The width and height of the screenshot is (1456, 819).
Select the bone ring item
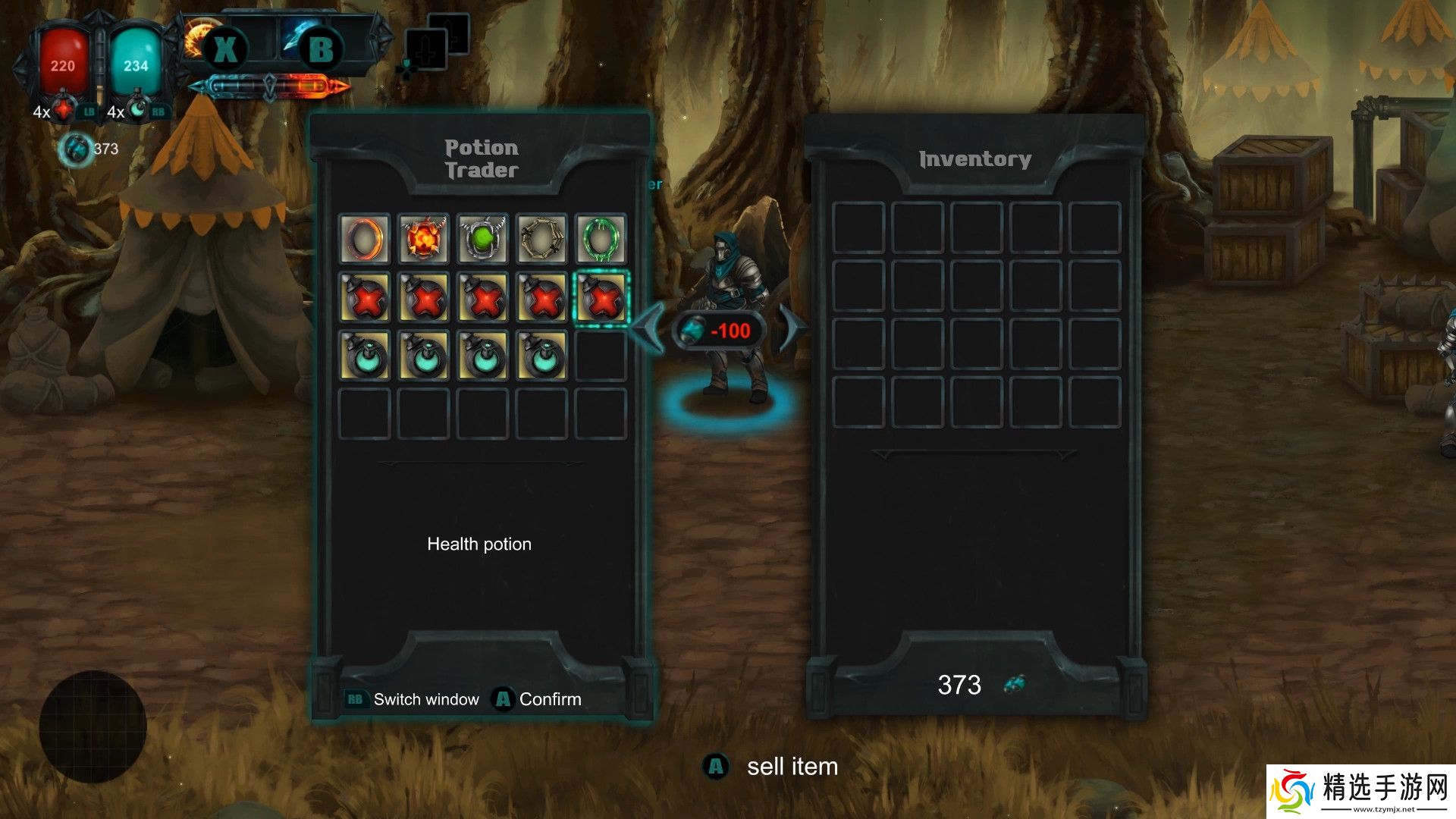[541, 239]
